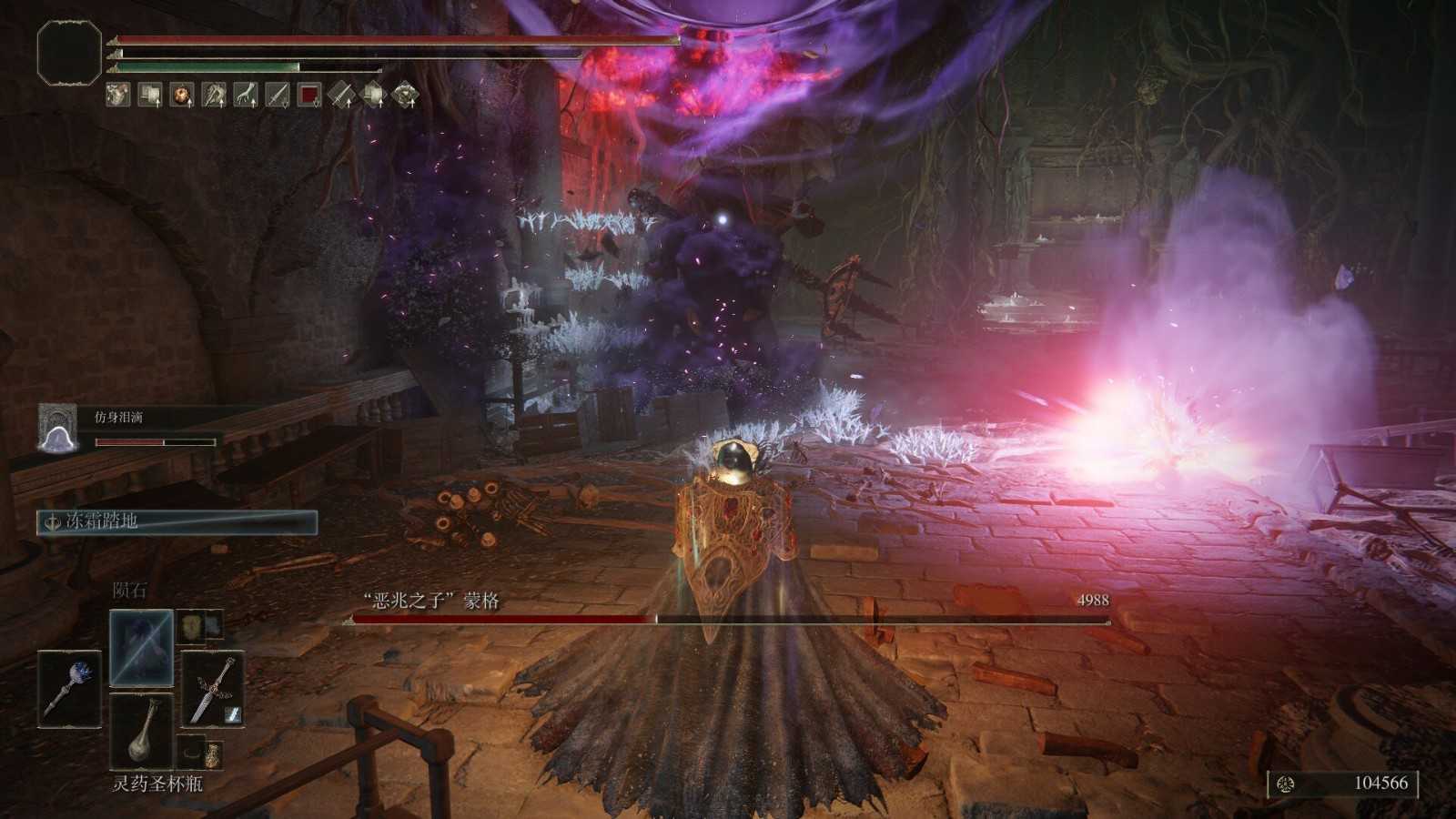Click the 灵药圣杯瓶 physick flask icon

[x=142, y=731]
